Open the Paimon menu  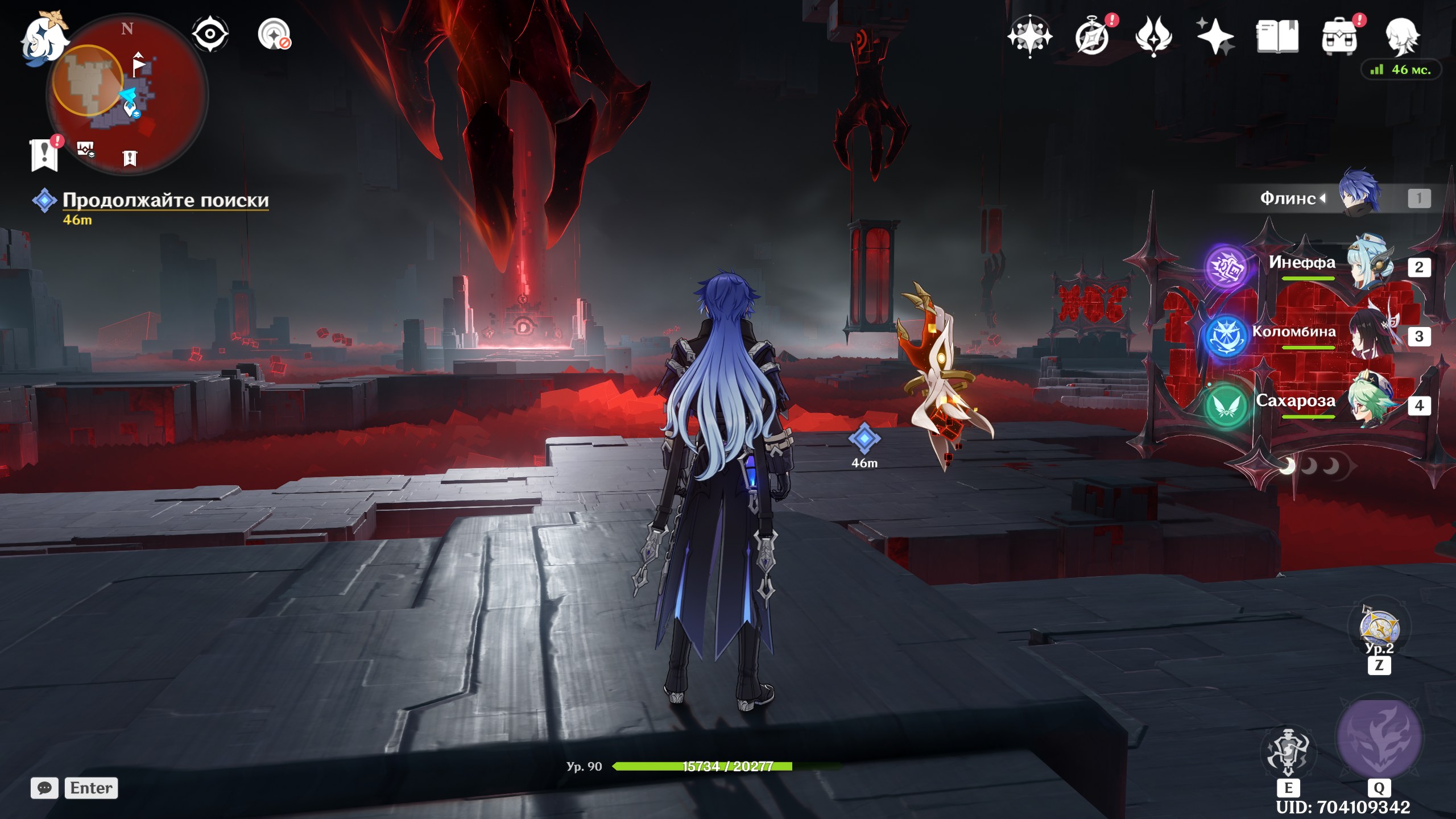coord(44,36)
